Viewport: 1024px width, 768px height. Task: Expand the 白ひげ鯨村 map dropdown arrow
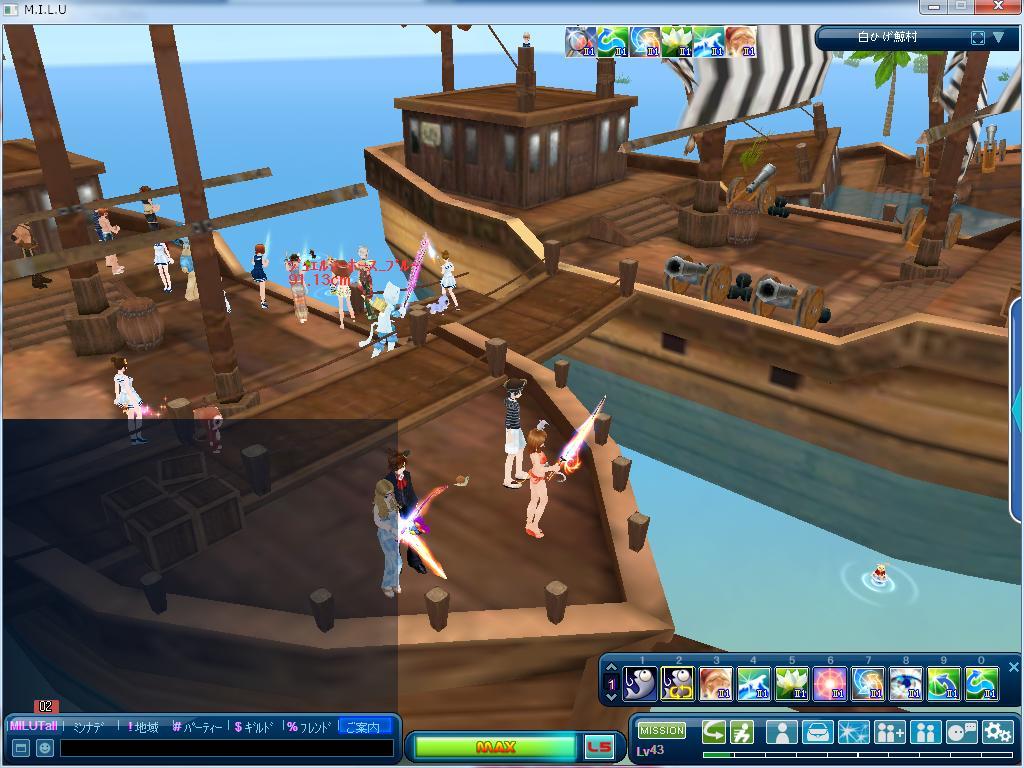click(x=998, y=38)
